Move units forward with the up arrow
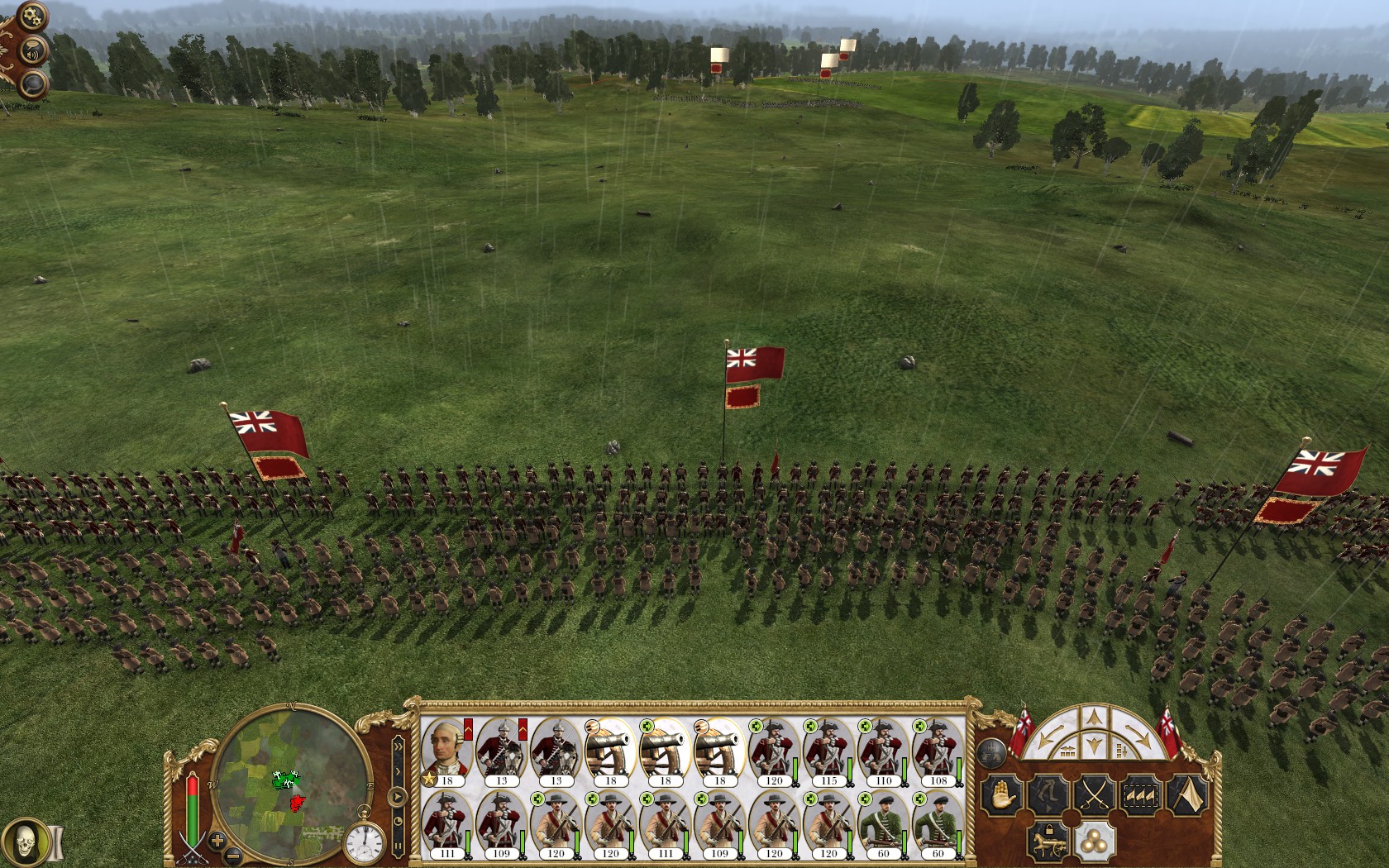1389x868 pixels. 1095,717
